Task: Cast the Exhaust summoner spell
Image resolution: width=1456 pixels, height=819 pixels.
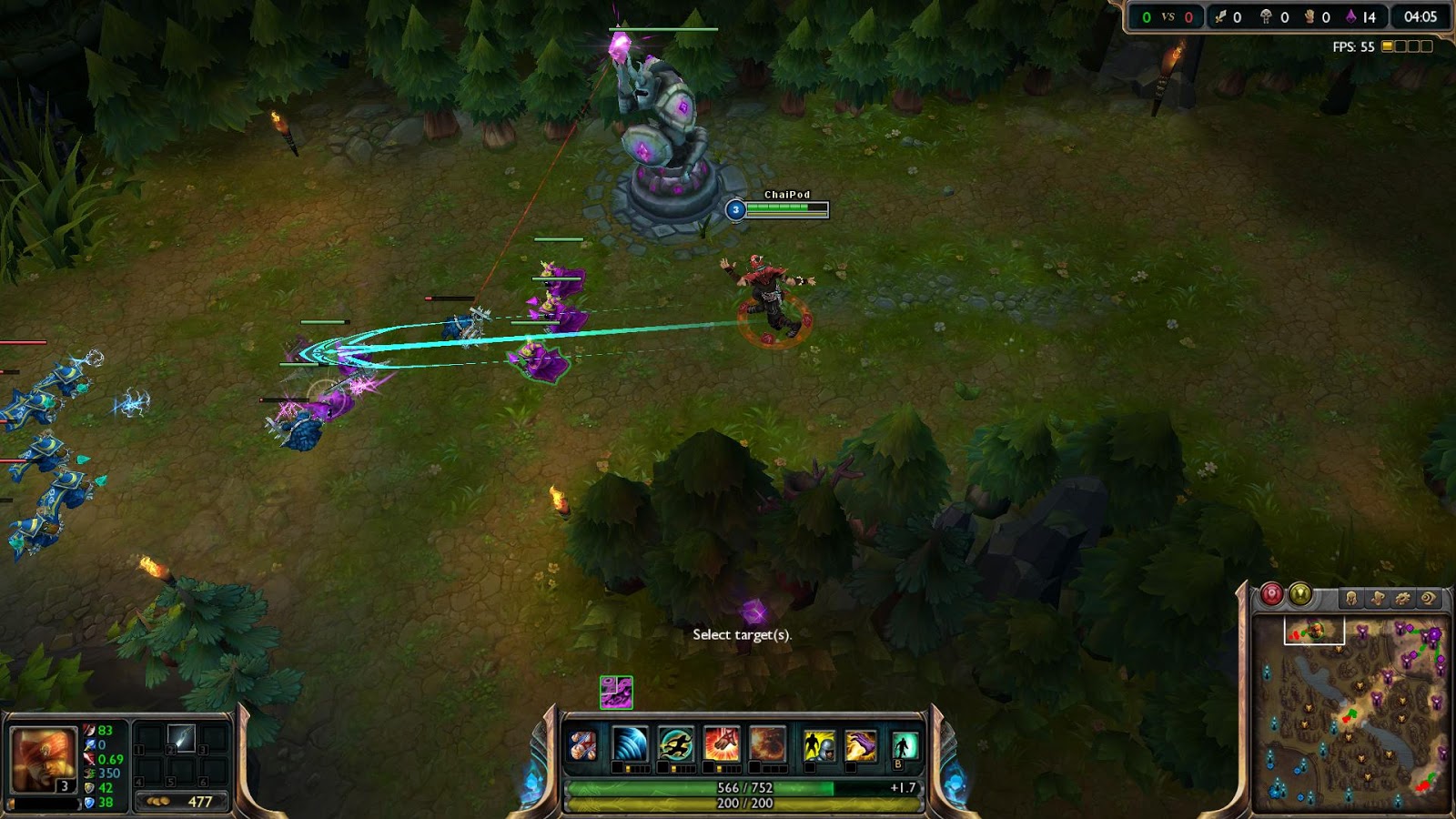Action: (819, 743)
